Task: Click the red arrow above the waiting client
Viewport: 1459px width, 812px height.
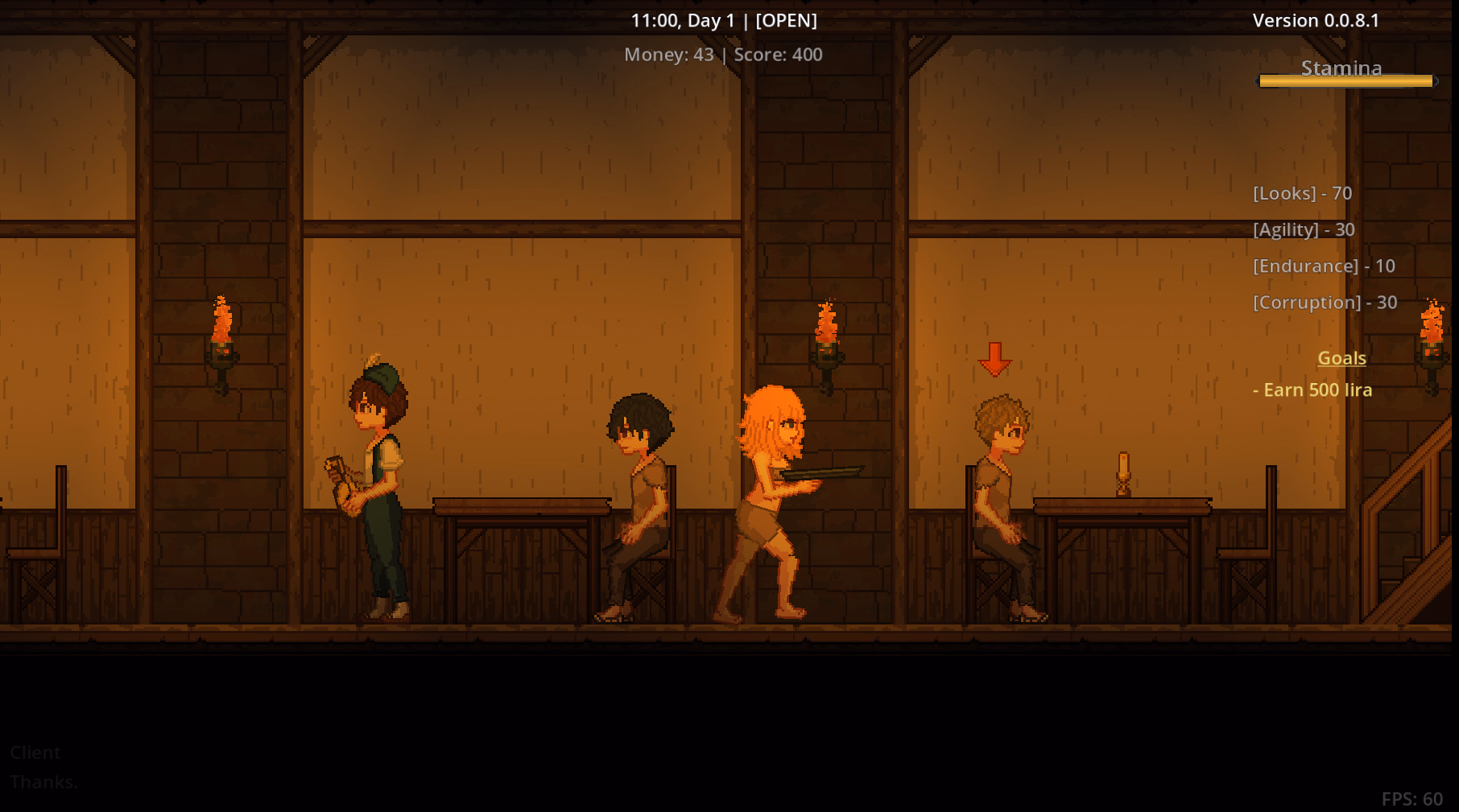Action: pos(994,361)
